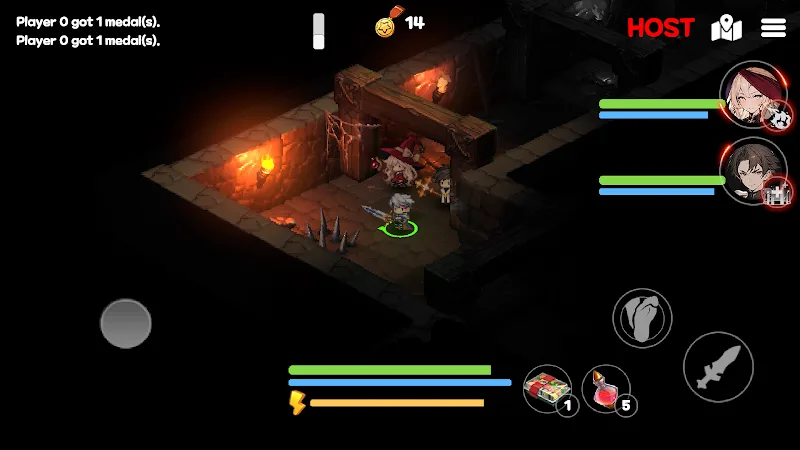The width and height of the screenshot is (800, 450).
Task: Activate the fist skill button
Action: [642, 319]
